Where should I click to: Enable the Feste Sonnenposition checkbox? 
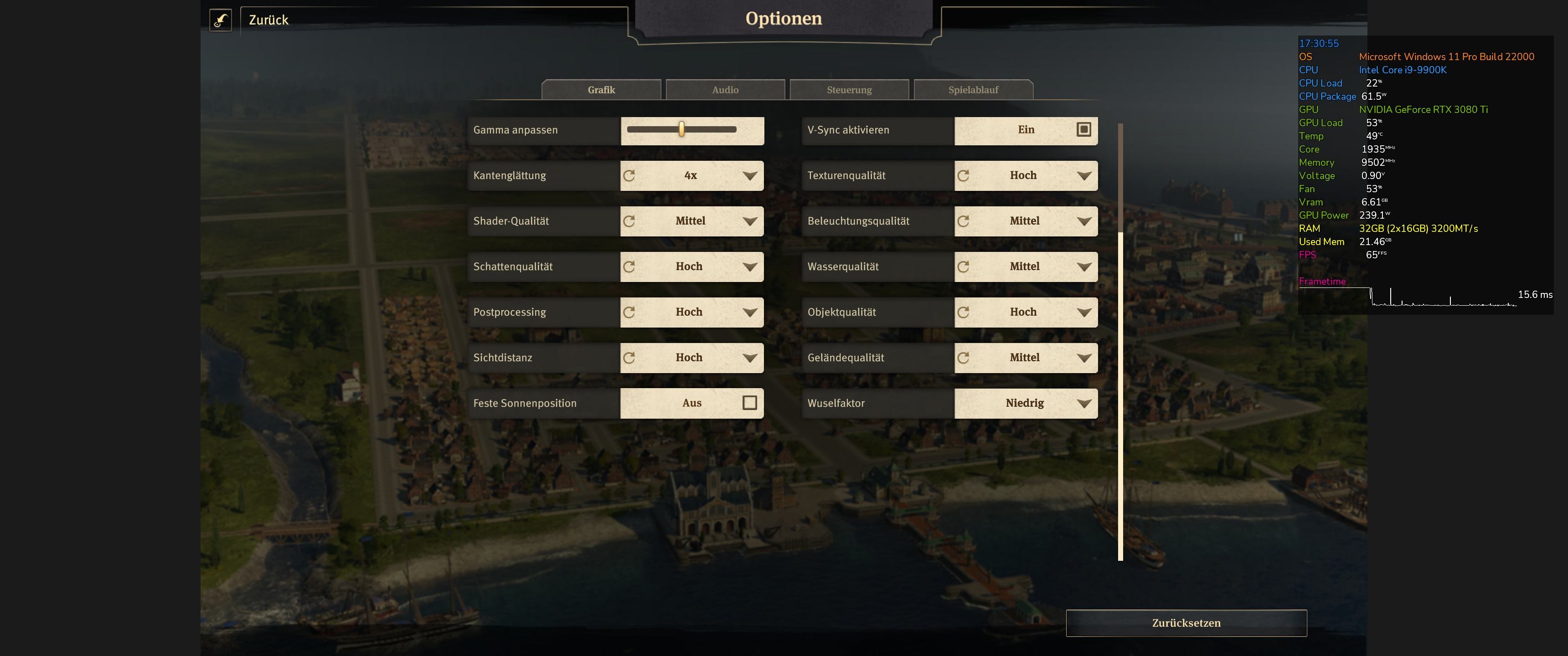(x=749, y=403)
